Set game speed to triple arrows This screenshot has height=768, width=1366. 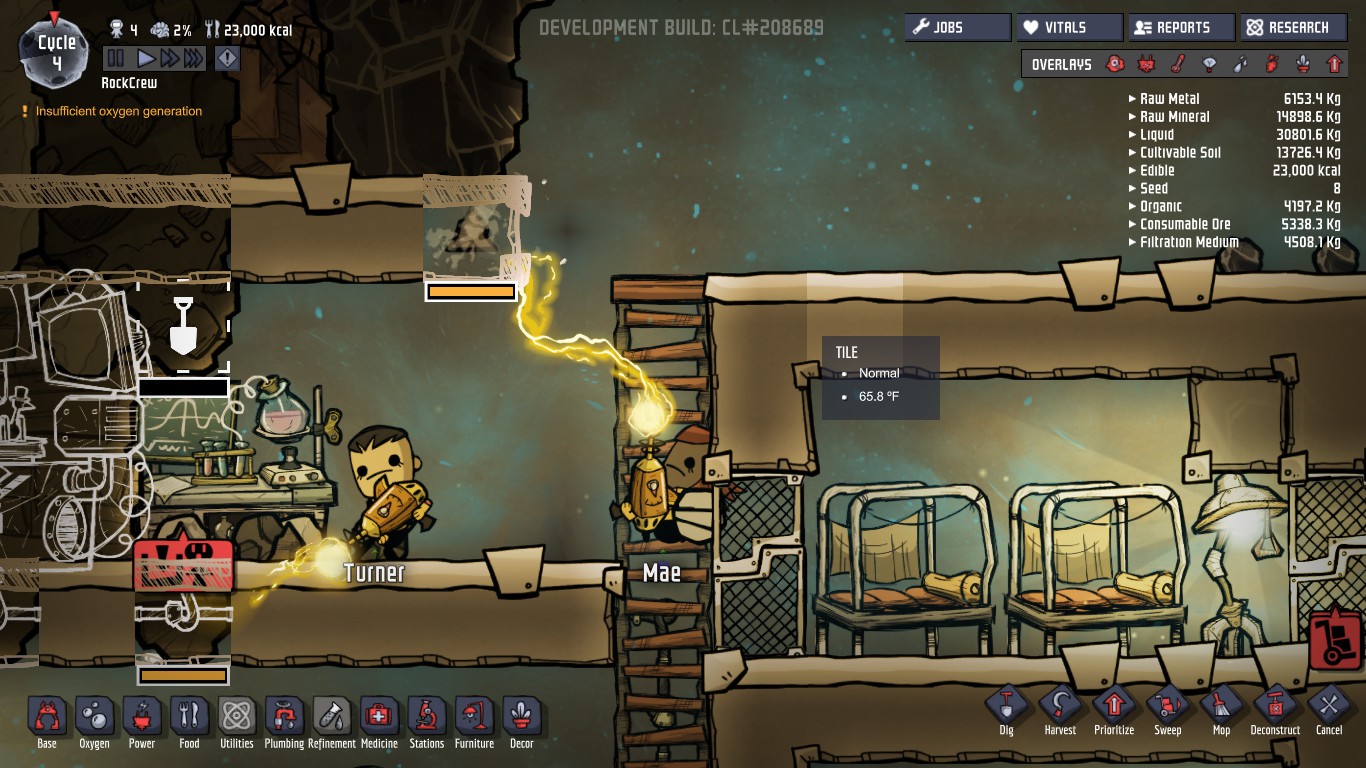[193, 59]
